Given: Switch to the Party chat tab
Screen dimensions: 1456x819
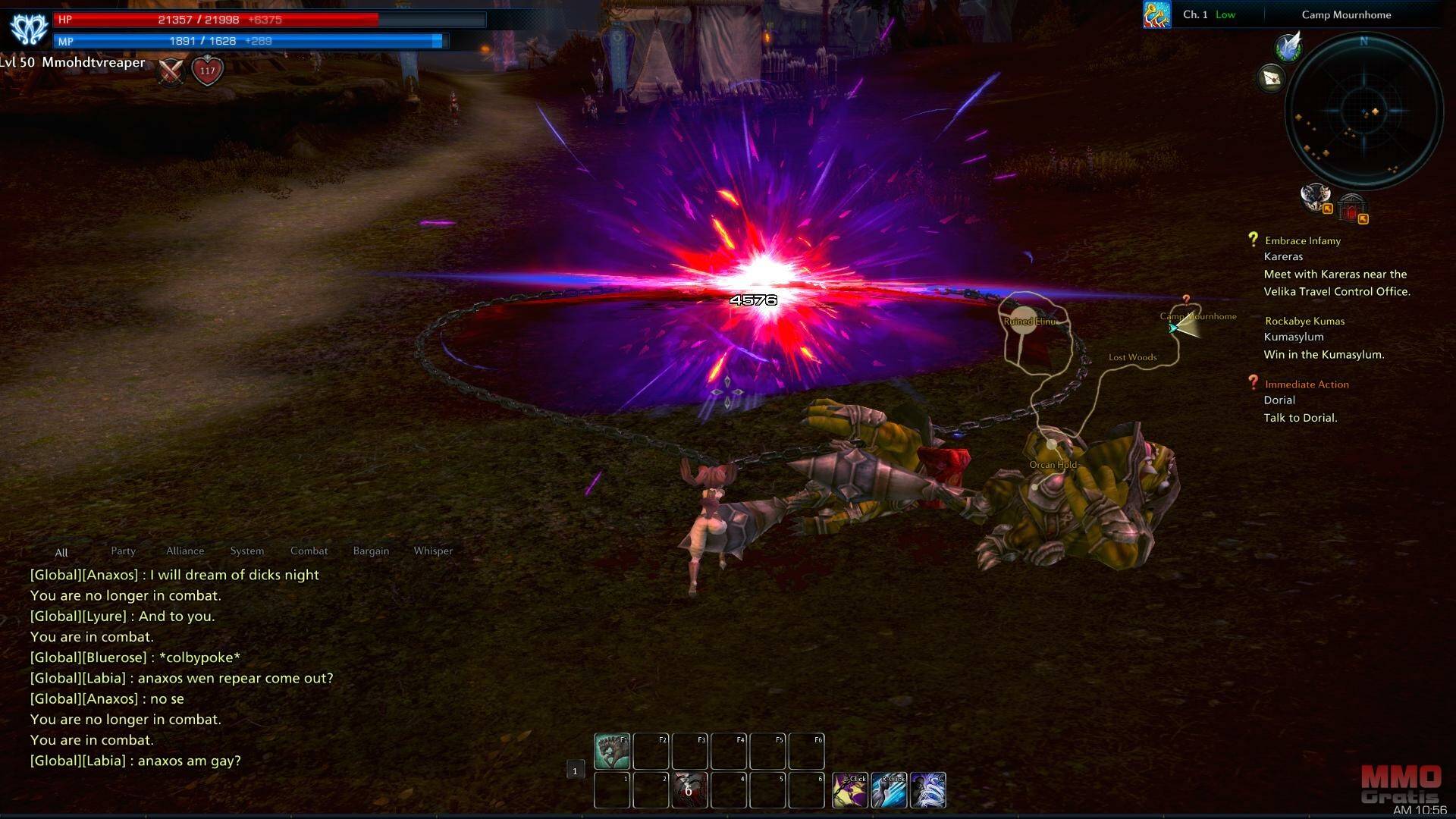Looking at the screenshot, I should pyautogui.click(x=123, y=551).
